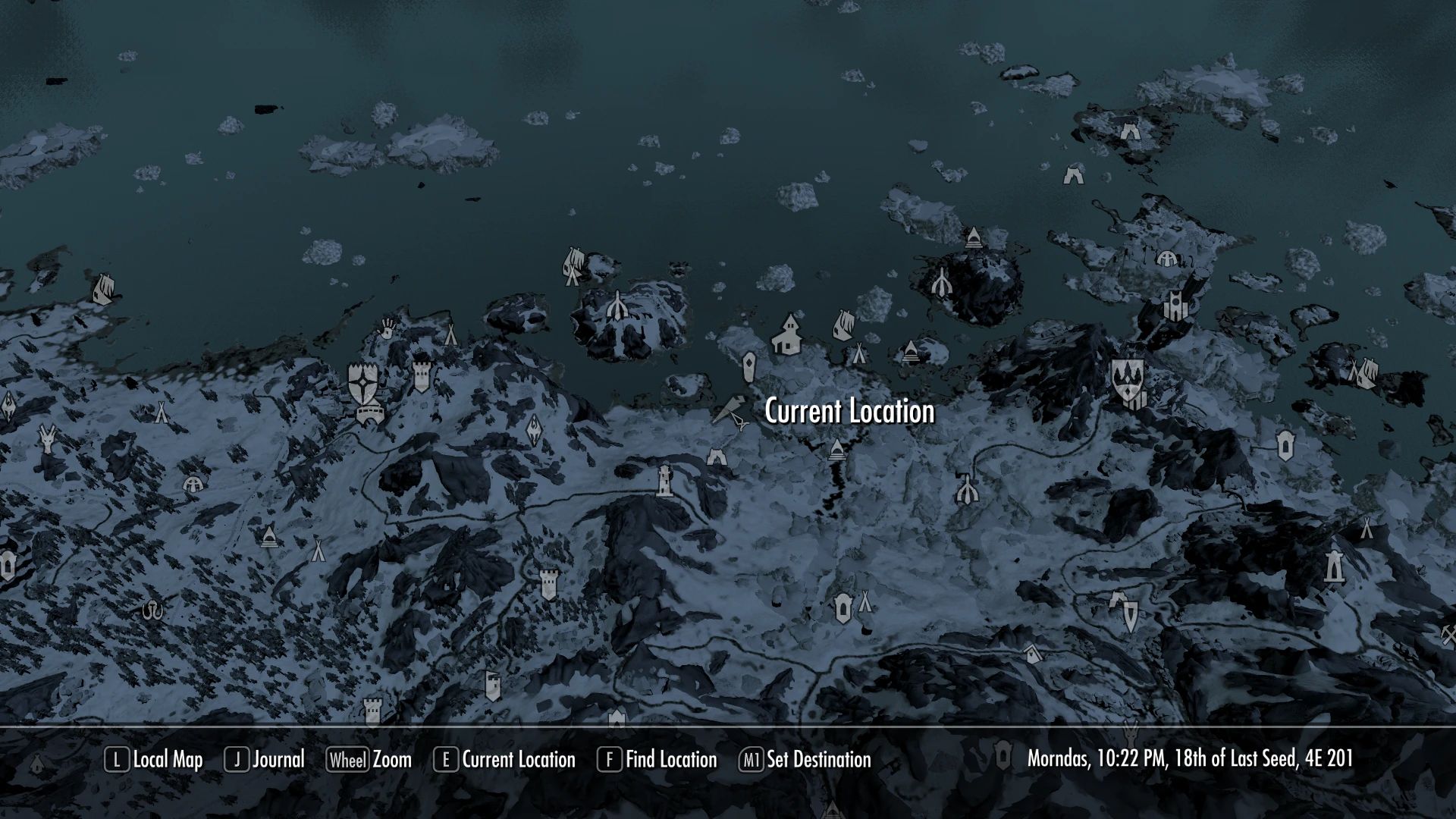Viewport: 1456px width, 819px height.
Task: Click the farmhouse marker in the lower right
Action: [1032, 654]
